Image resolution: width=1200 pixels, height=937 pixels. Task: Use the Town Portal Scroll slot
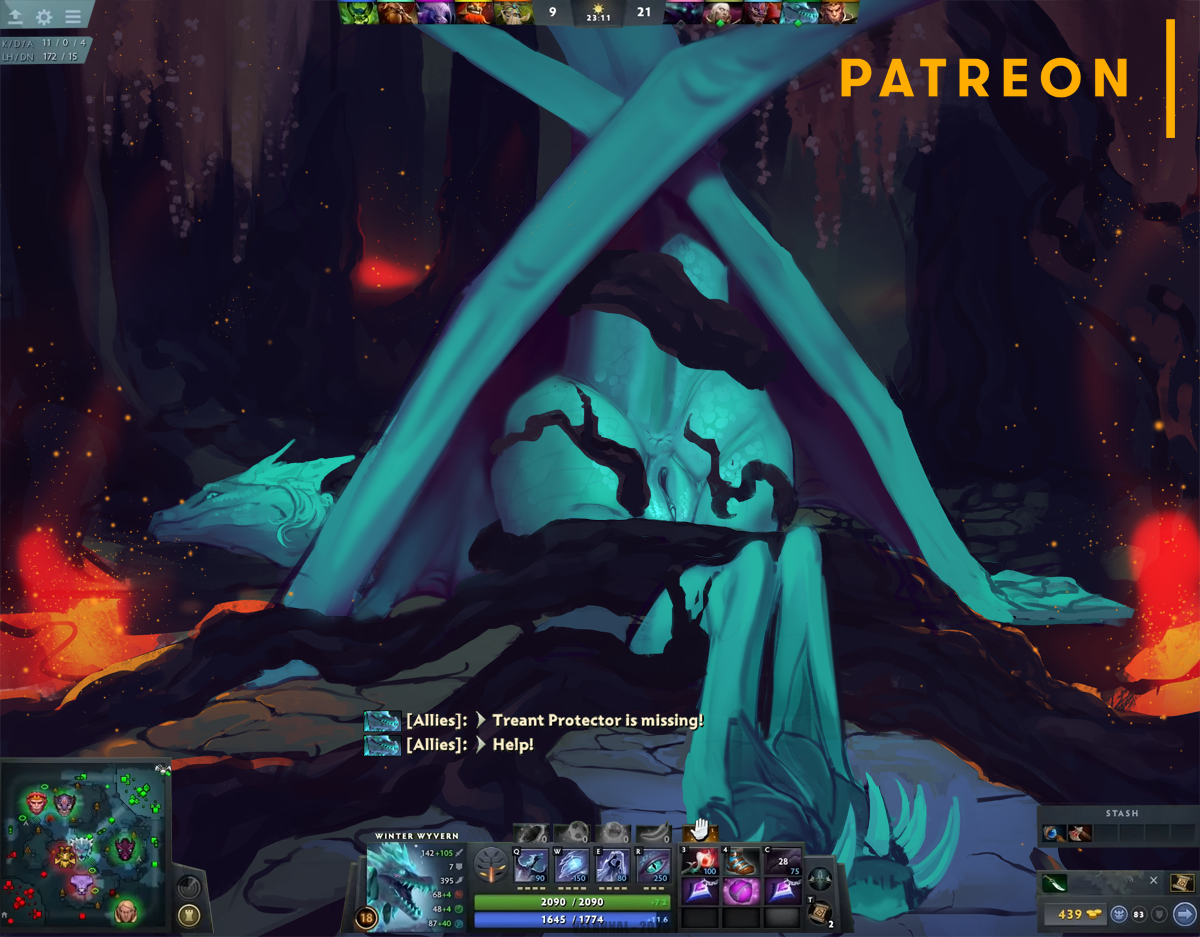coord(819,911)
